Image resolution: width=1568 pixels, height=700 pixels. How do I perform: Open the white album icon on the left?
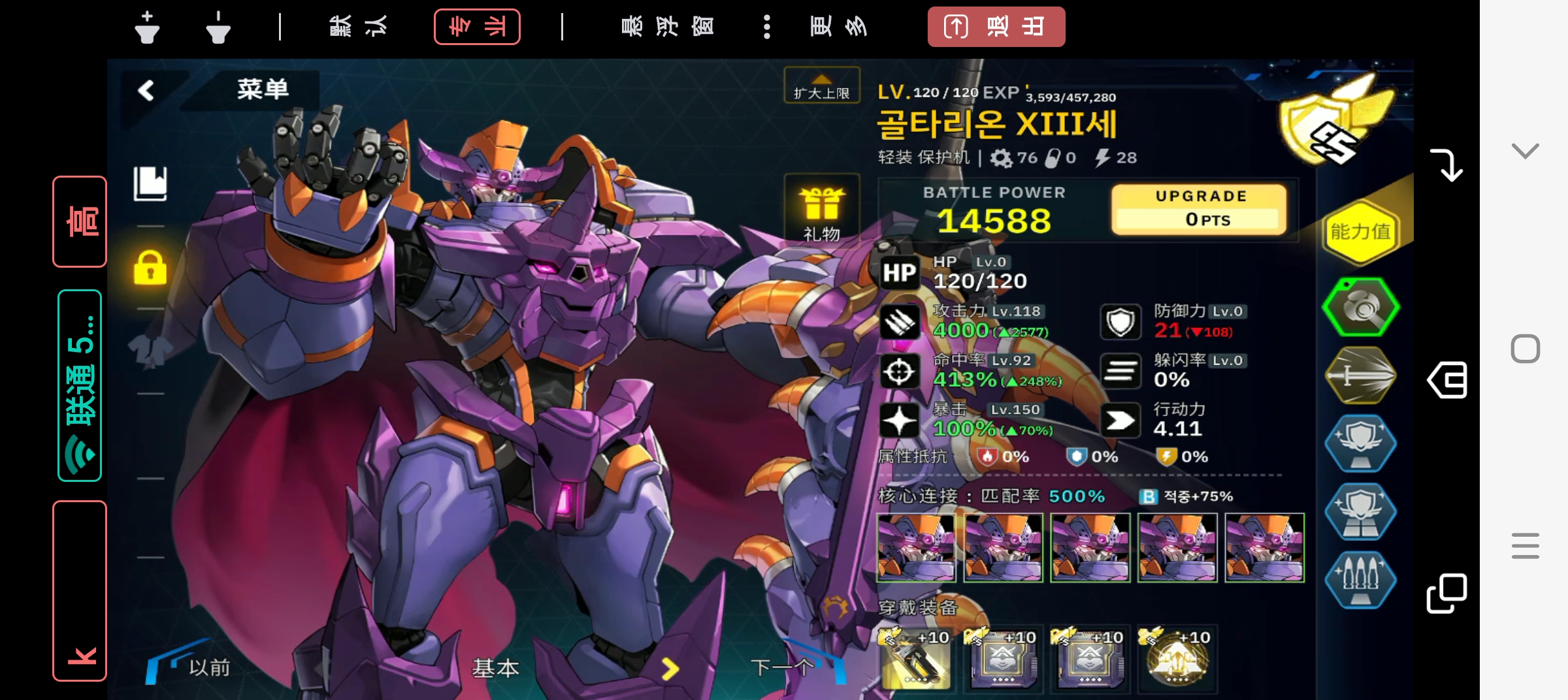point(150,183)
